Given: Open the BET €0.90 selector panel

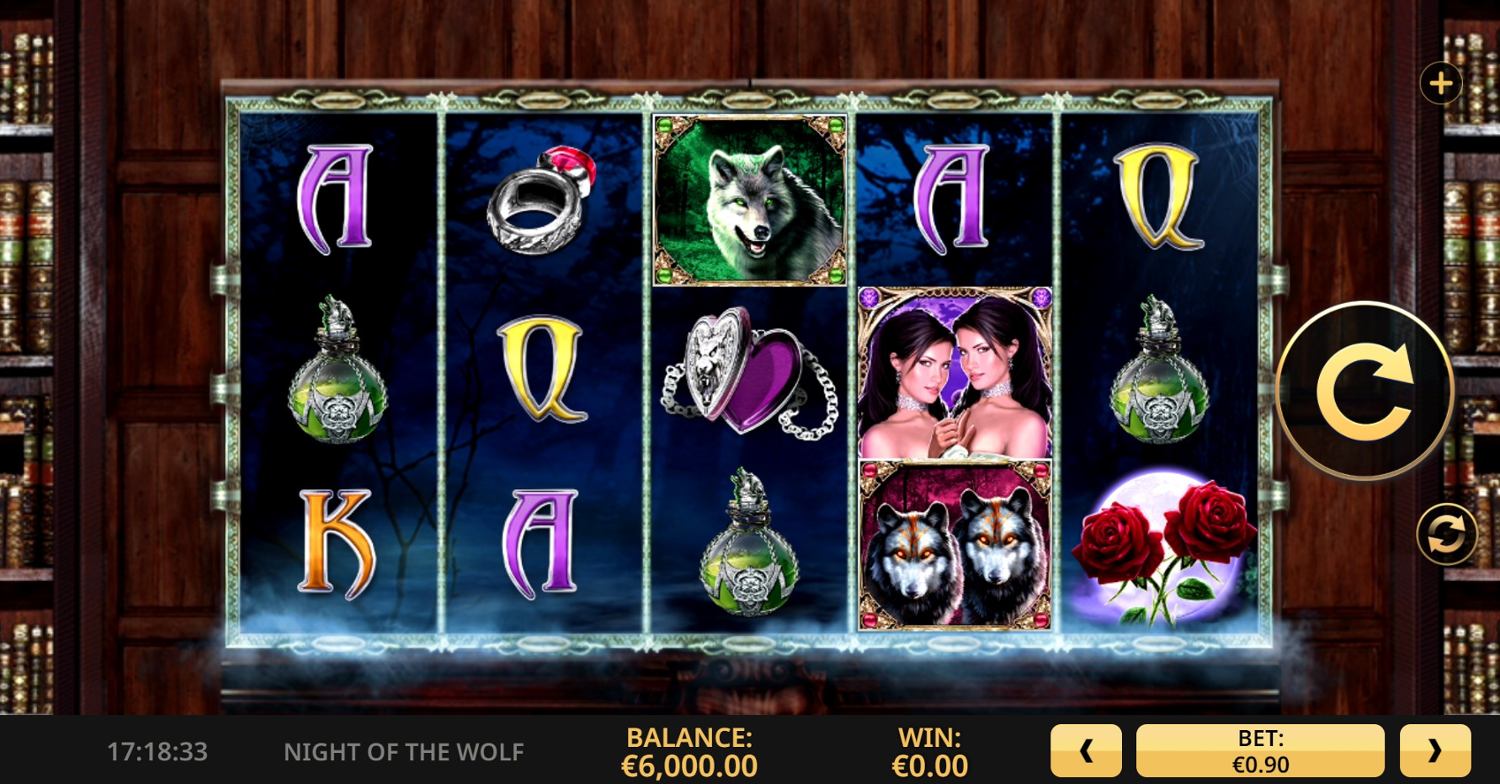Looking at the screenshot, I should click(1260, 751).
